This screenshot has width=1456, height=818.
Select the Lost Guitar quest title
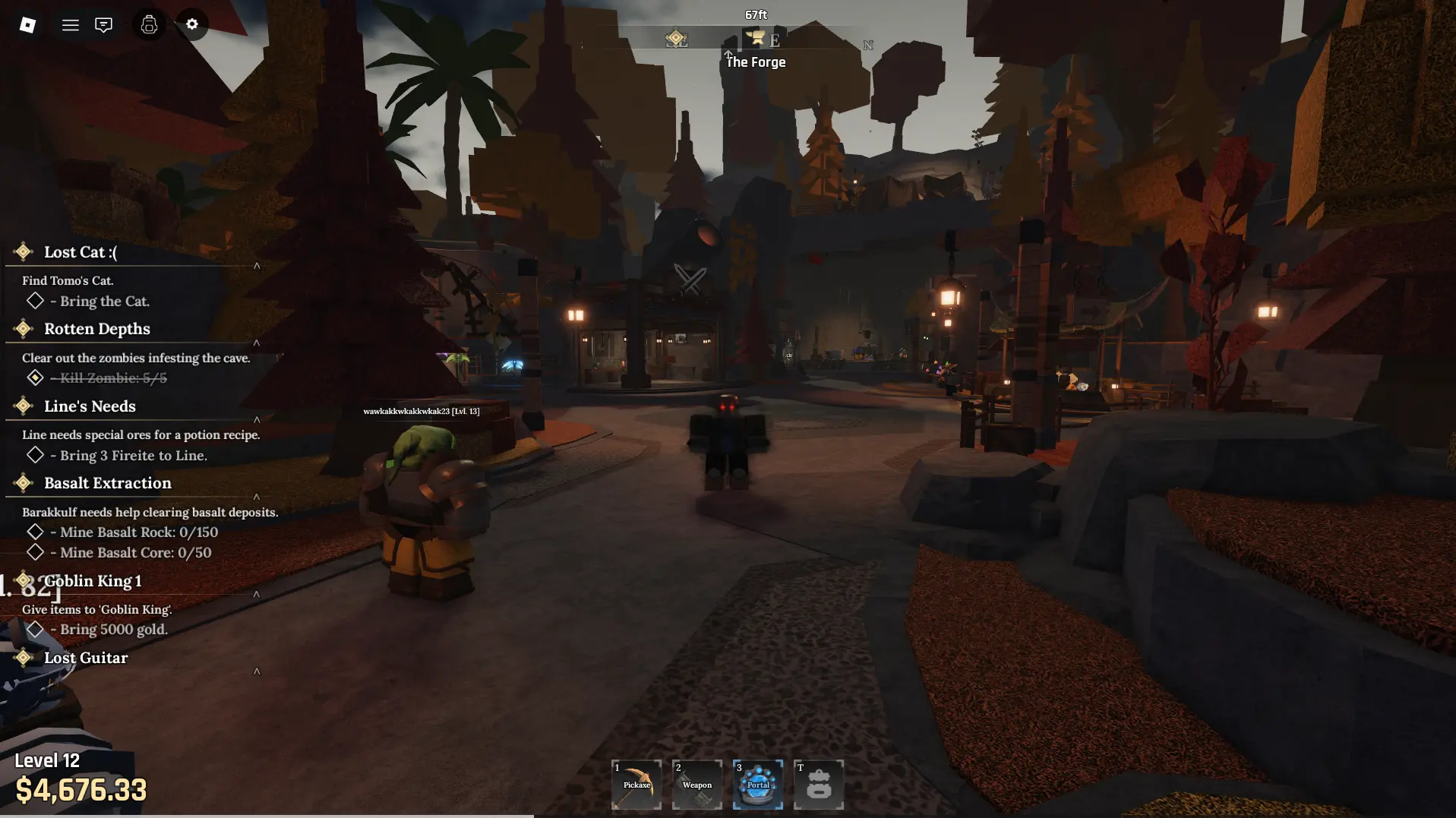click(85, 658)
